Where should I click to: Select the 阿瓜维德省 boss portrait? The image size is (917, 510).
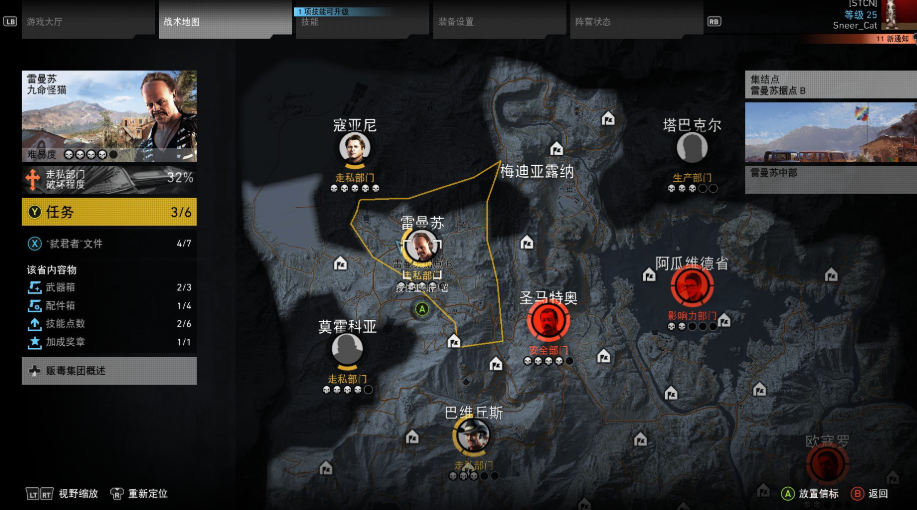tap(691, 287)
